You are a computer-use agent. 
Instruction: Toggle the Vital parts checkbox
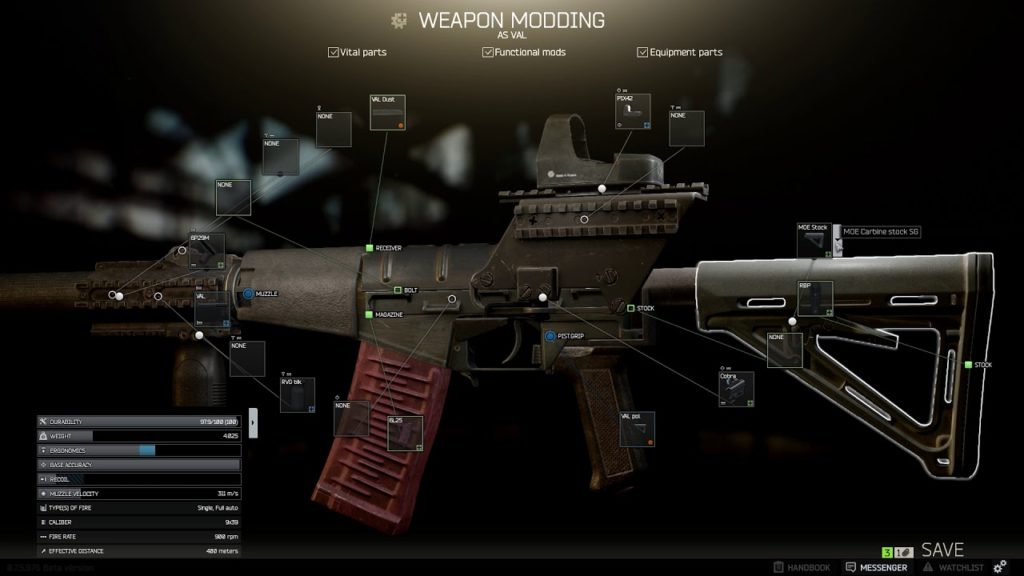point(333,52)
